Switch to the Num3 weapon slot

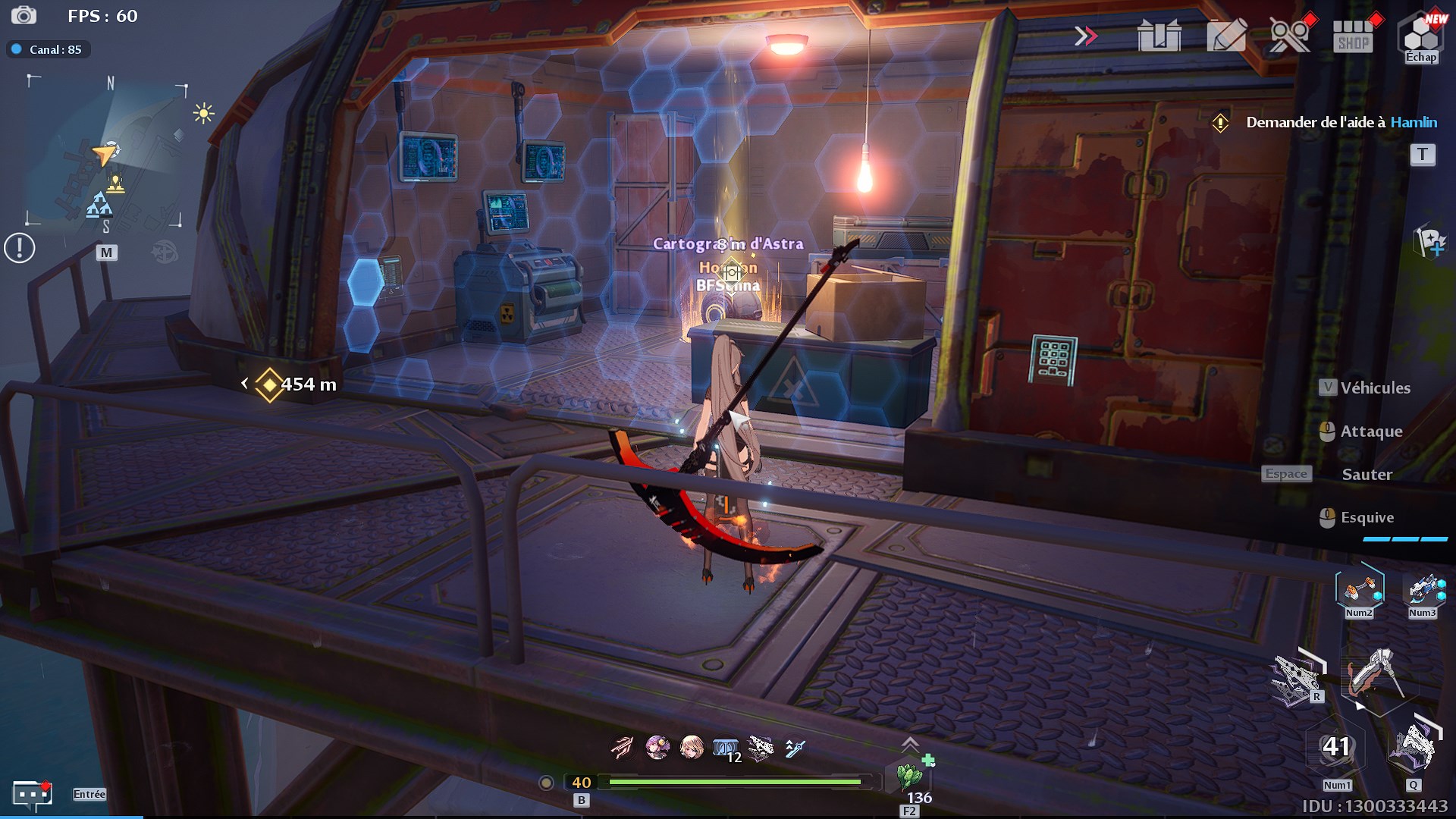[1423, 589]
